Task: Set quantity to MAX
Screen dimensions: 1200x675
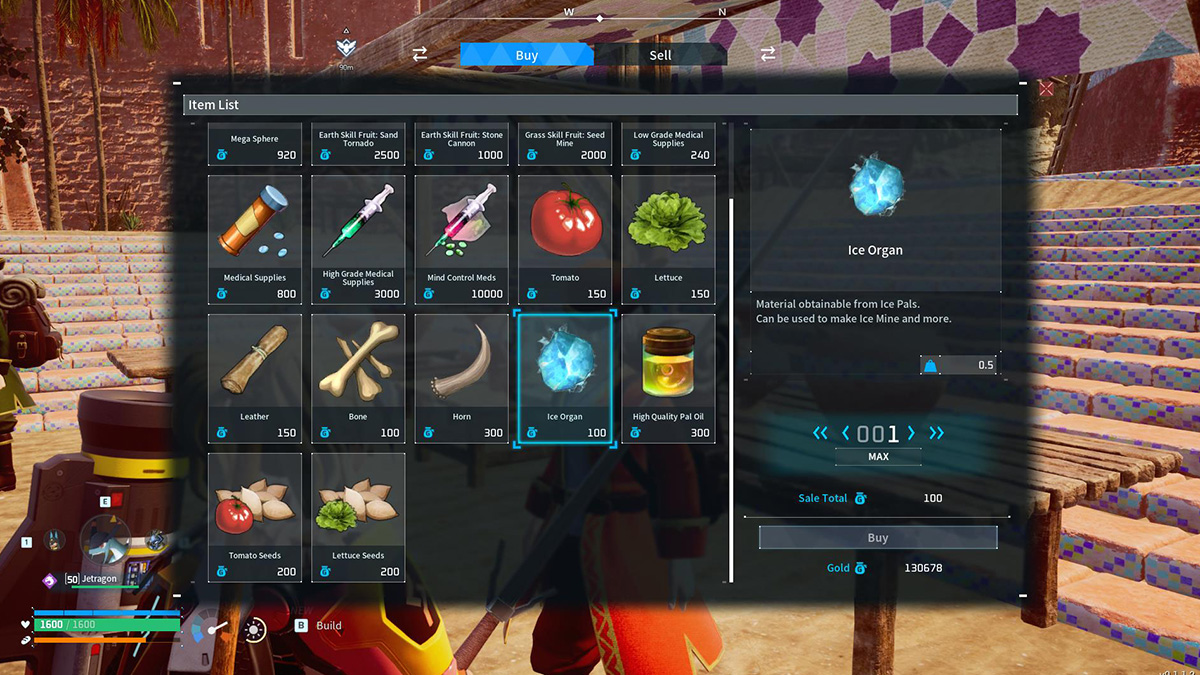Action: point(877,457)
